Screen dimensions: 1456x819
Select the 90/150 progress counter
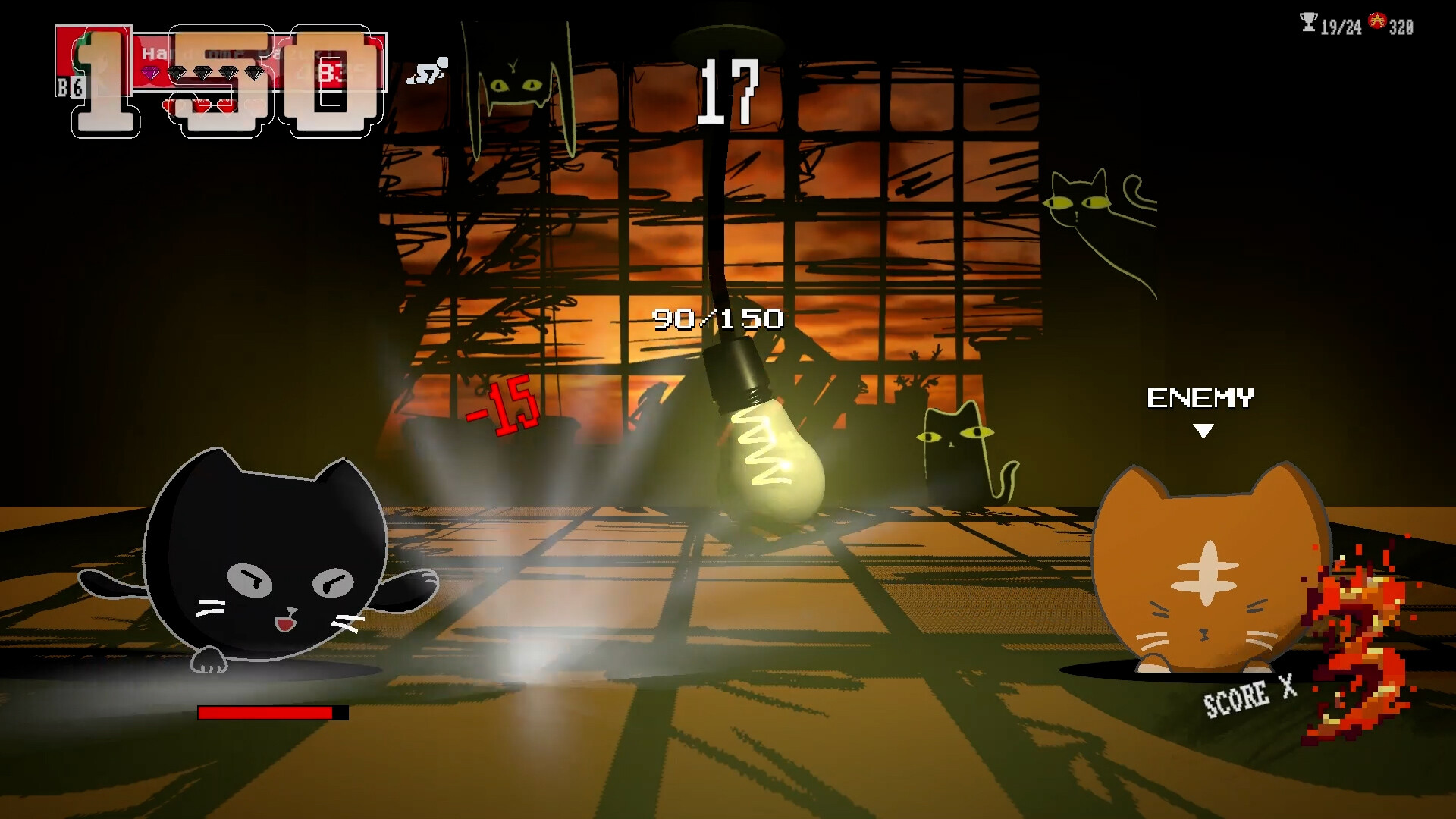coord(717,318)
